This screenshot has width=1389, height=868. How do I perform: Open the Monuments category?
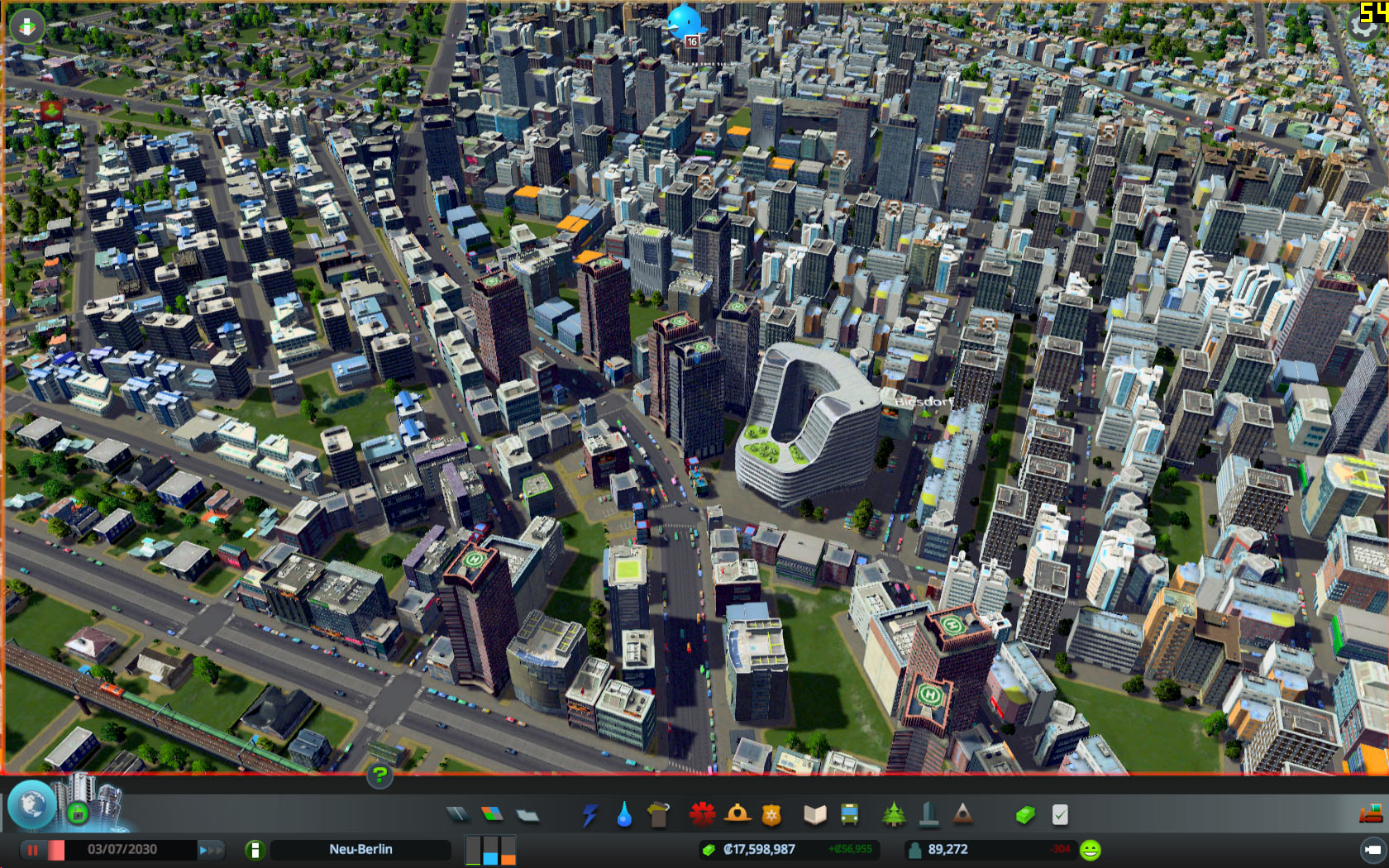click(x=964, y=813)
